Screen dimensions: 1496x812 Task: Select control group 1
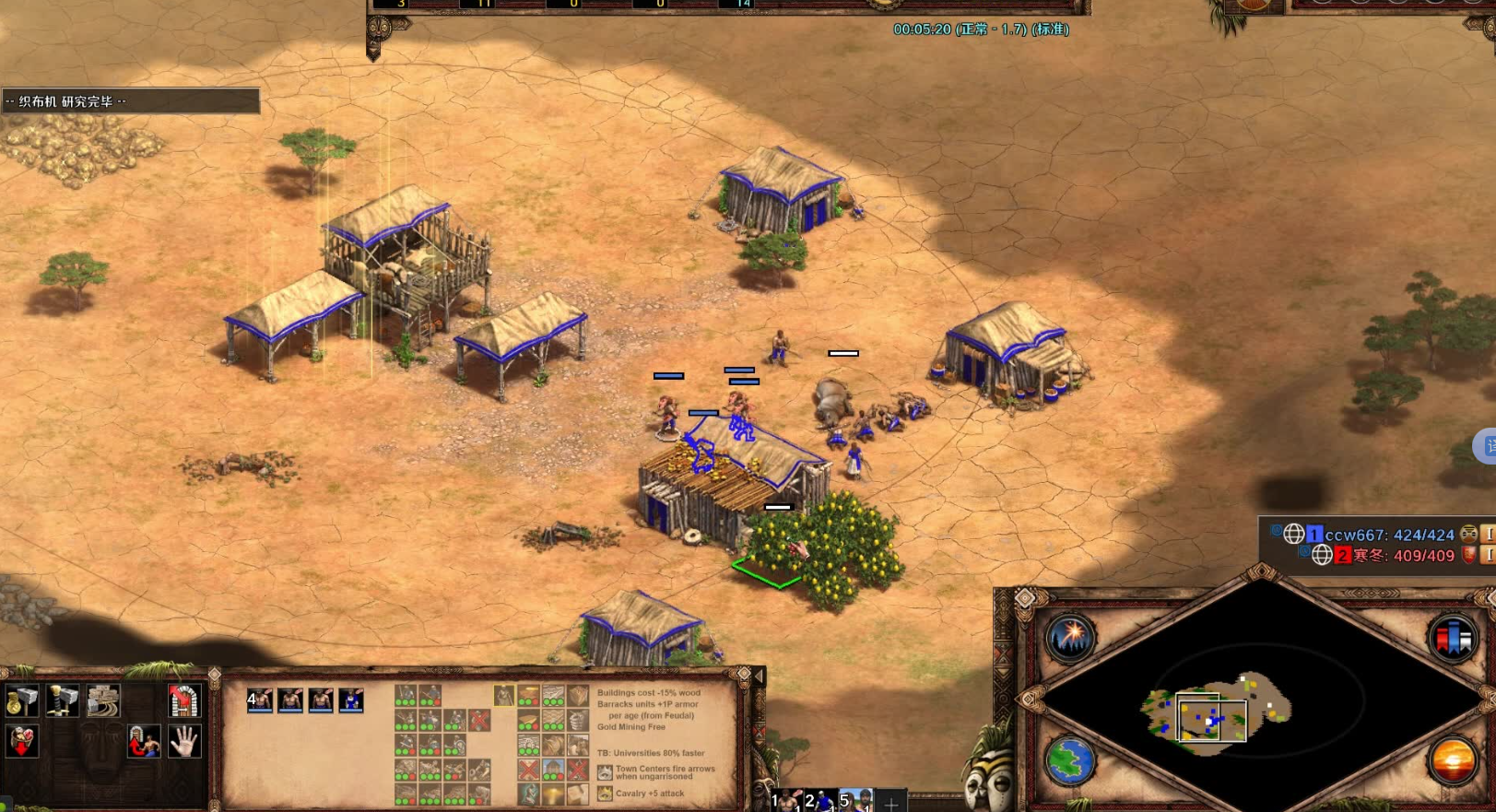[785, 801]
